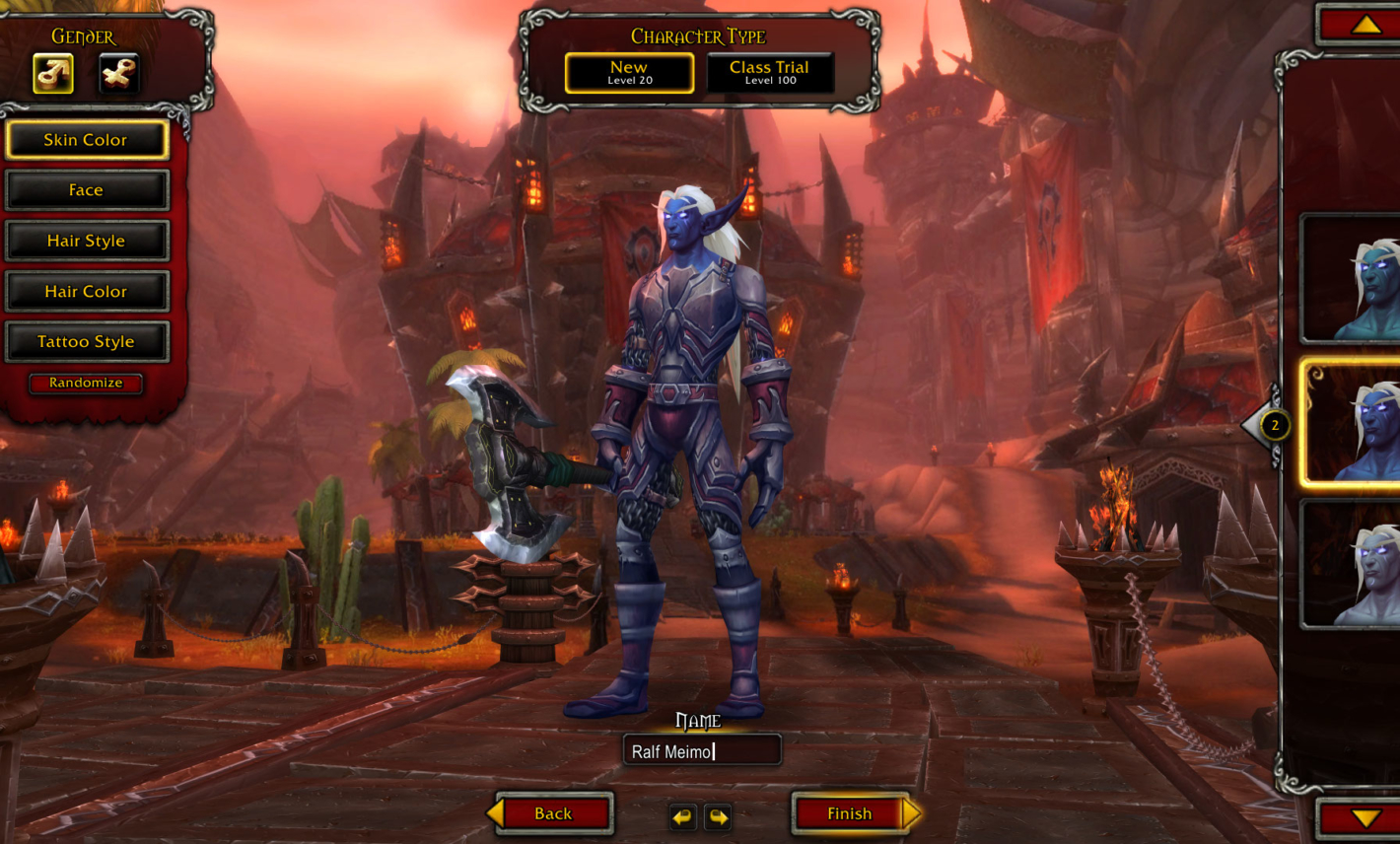Select the female gender icon
Viewport: 1400px width, 844px height.
coord(118,72)
